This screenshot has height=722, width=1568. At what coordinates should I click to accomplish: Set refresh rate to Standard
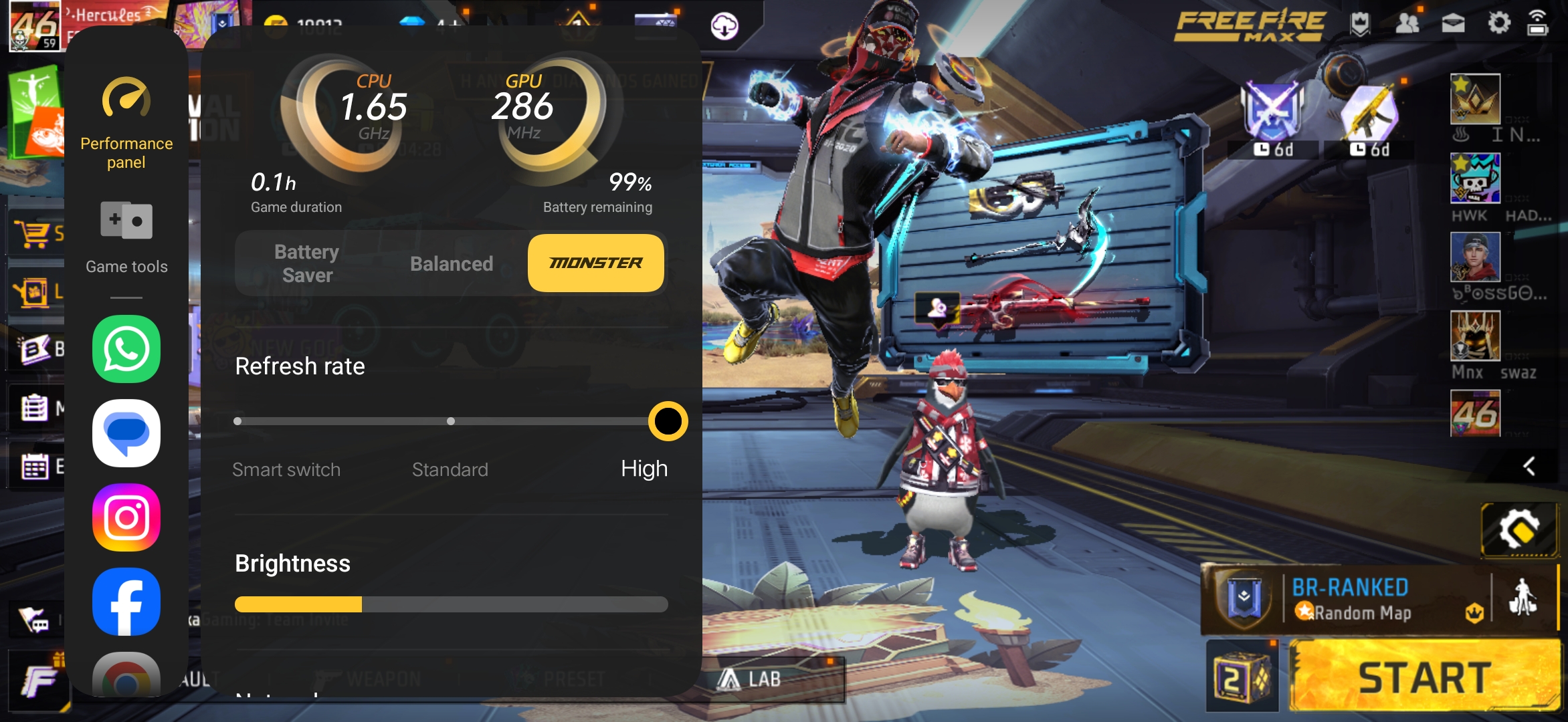(451, 421)
